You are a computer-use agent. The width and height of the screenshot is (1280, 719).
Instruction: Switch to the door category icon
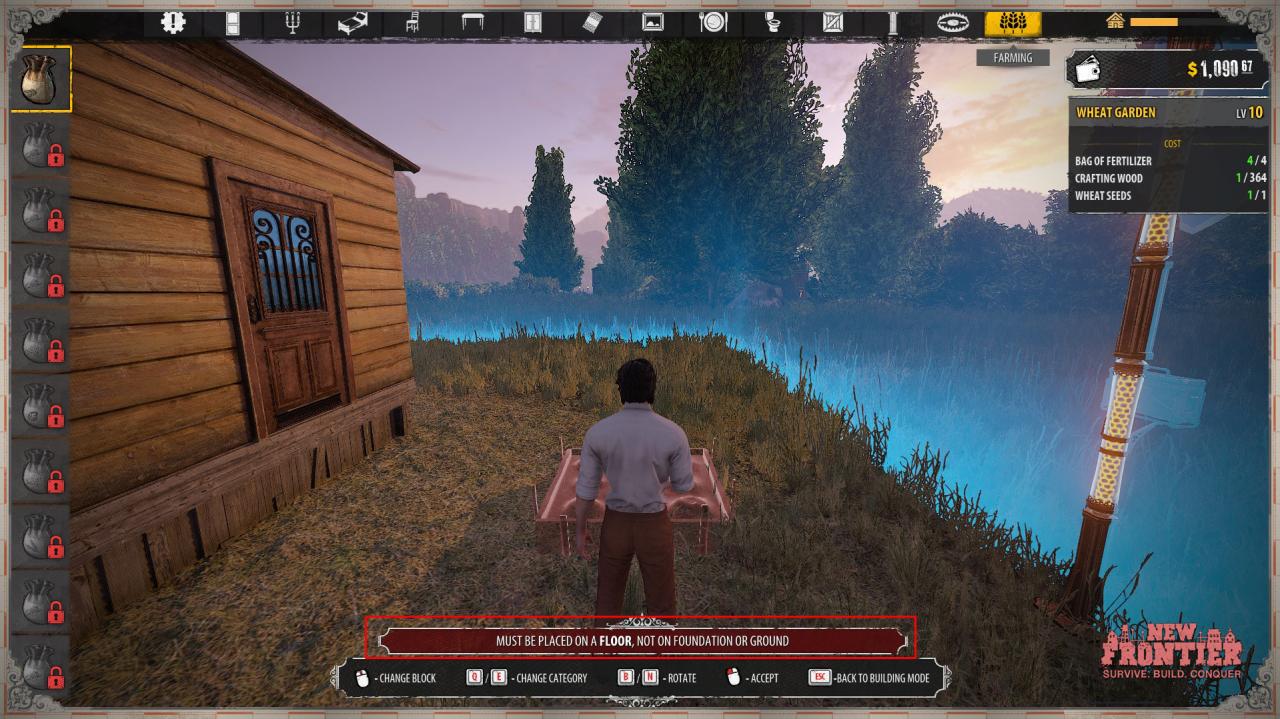pyautogui.click(x=233, y=23)
